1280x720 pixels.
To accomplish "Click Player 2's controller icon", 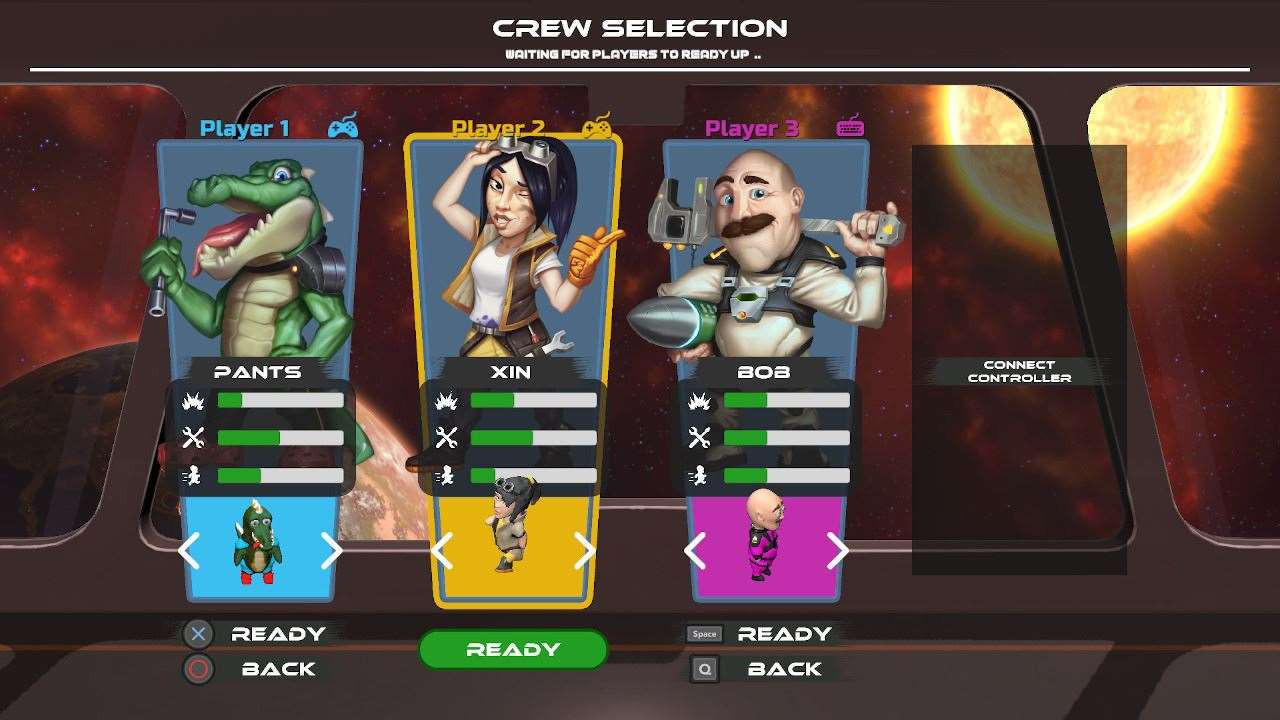I will click(600, 127).
